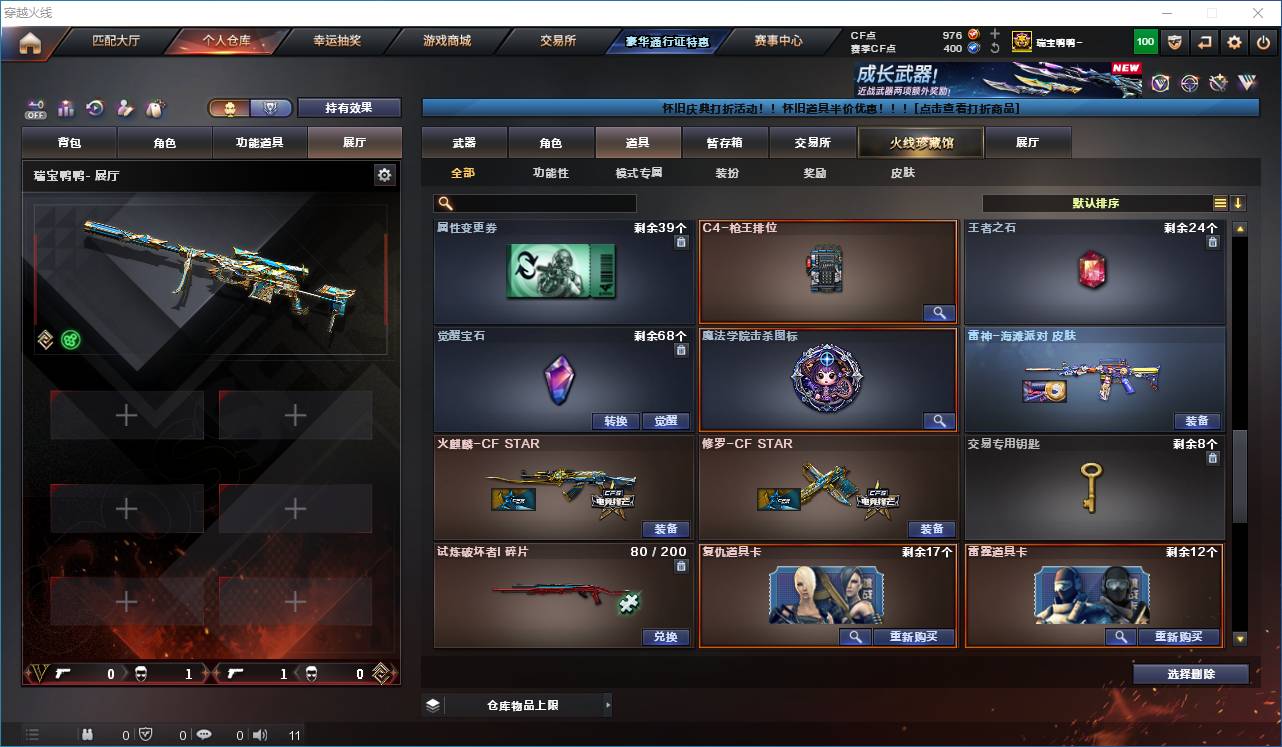Click the power/exit icon at top right
The height and width of the screenshot is (747, 1282).
tap(1265, 41)
